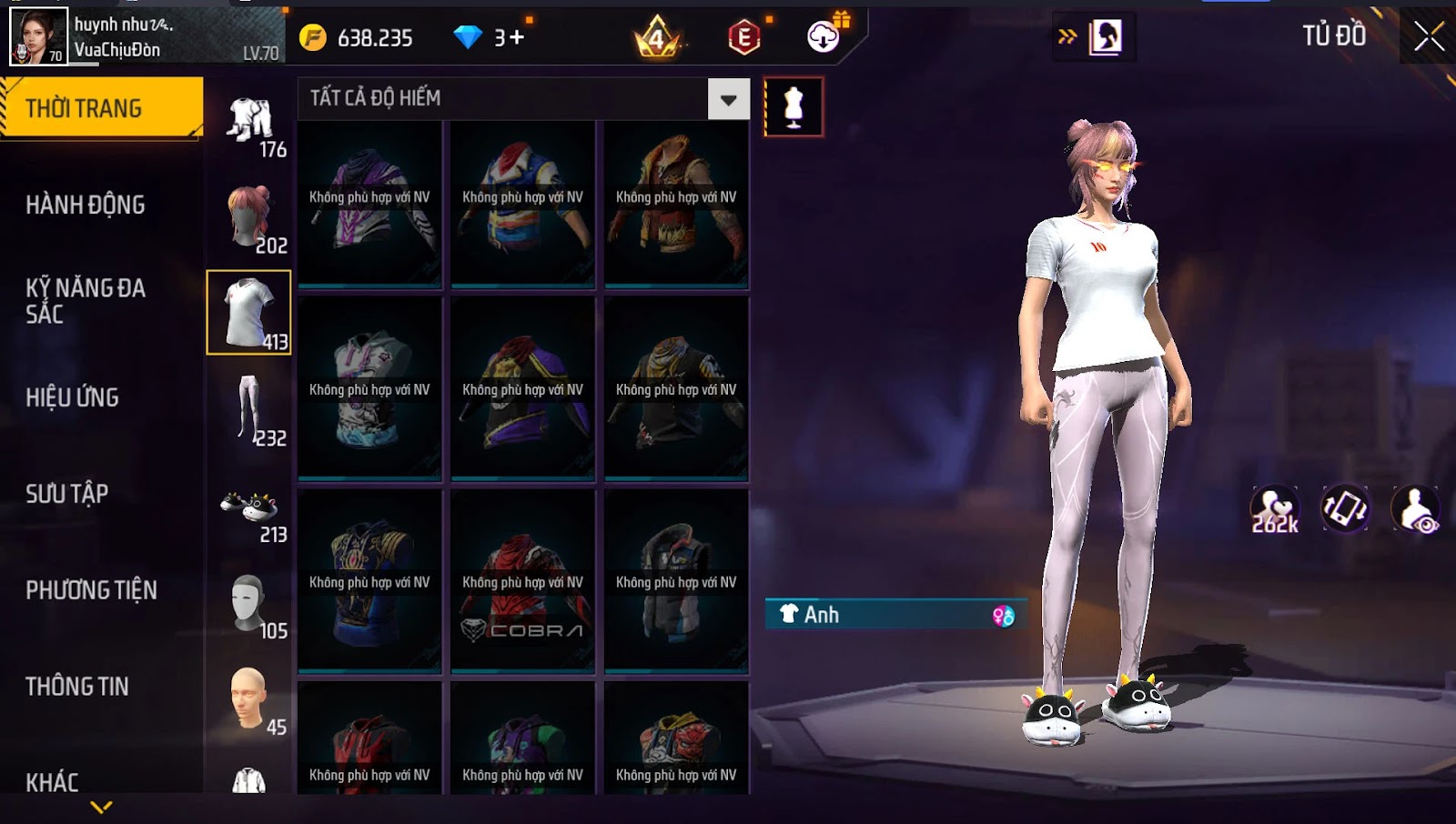
Task: Open the Sưu Tập tab
Action: tap(67, 494)
